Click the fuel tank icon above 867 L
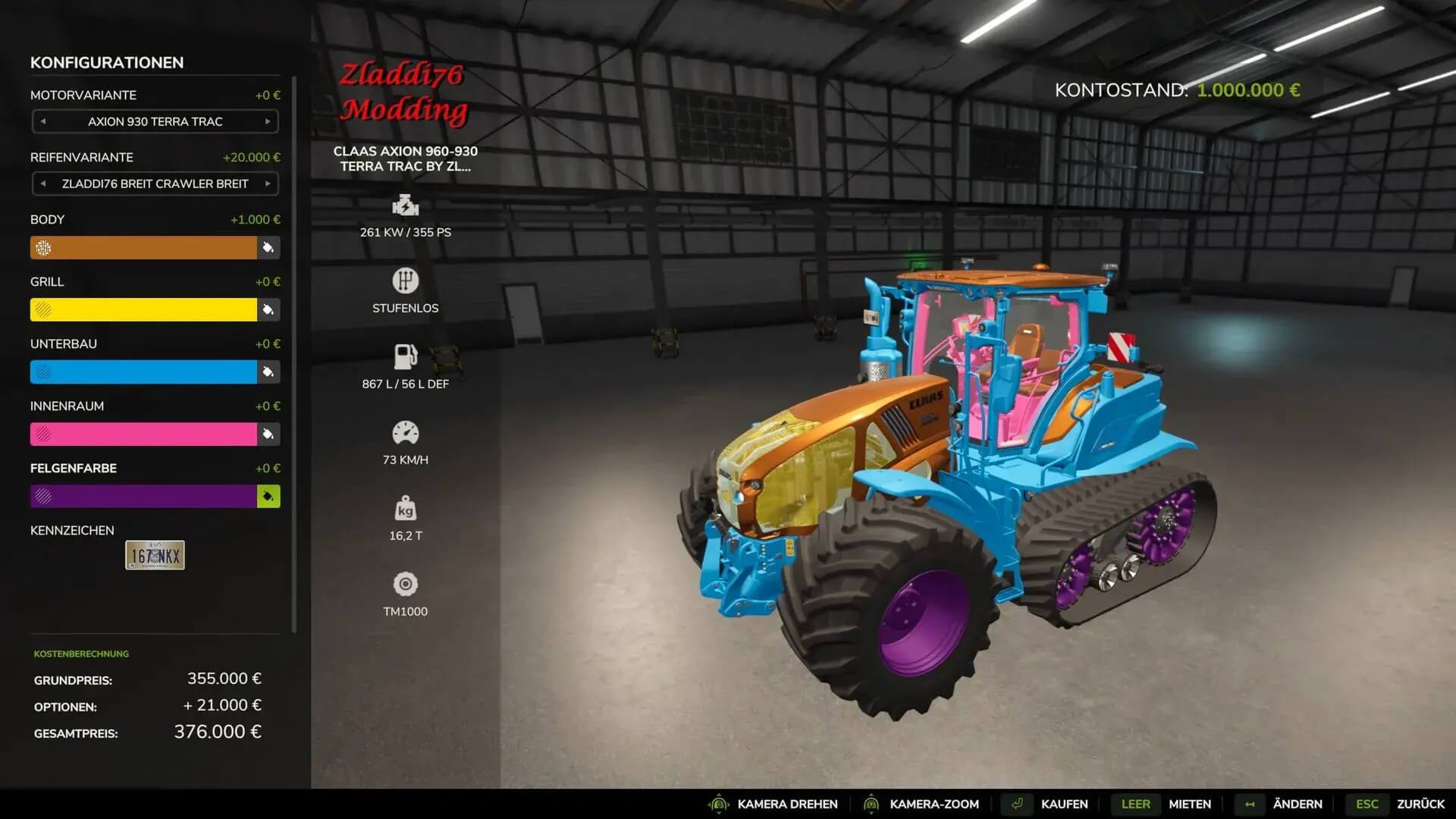 pos(406,356)
